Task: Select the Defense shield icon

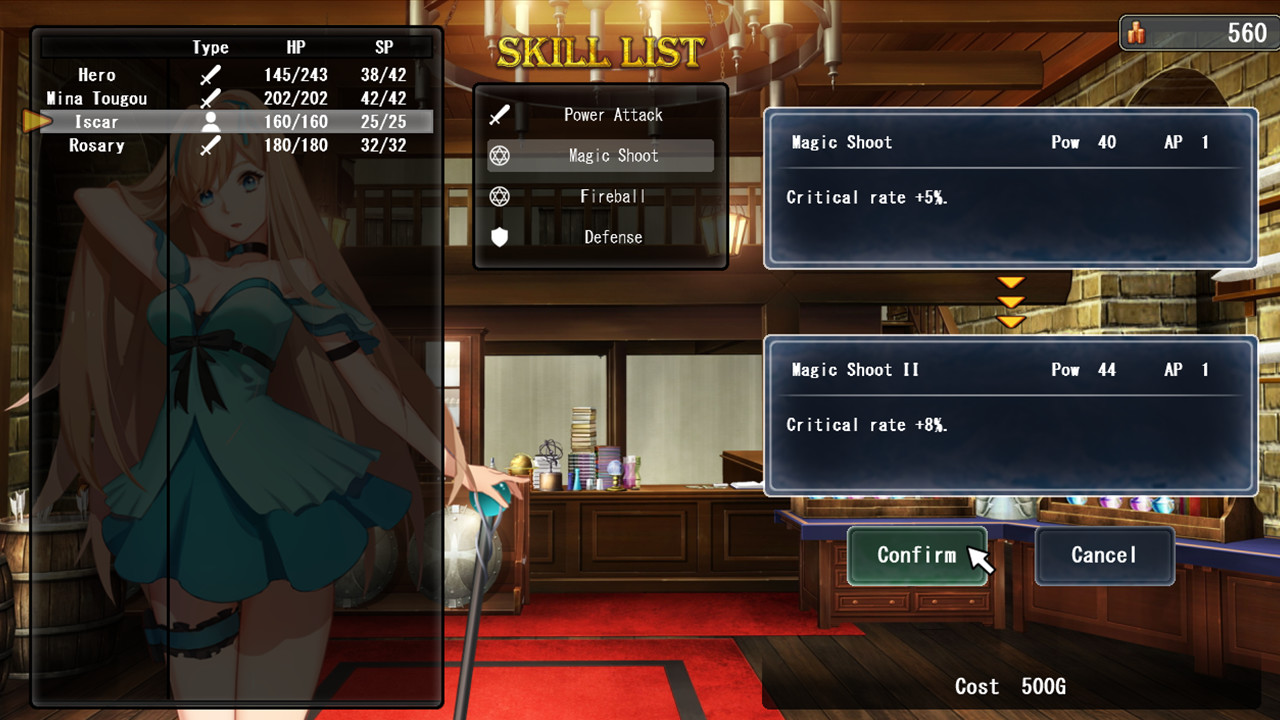Action: click(498, 237)
